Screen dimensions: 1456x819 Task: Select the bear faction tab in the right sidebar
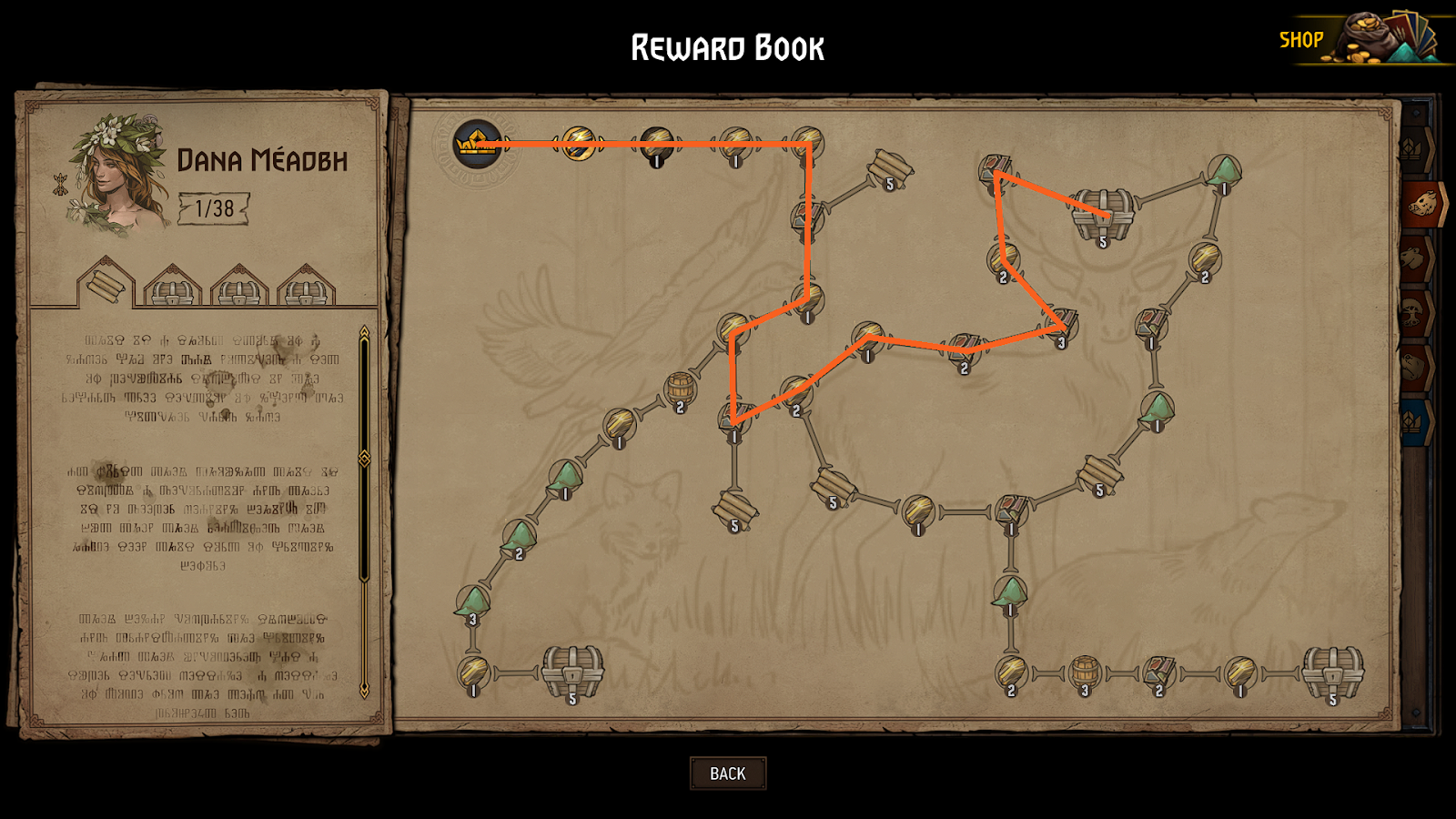[x=1429, y=360]
